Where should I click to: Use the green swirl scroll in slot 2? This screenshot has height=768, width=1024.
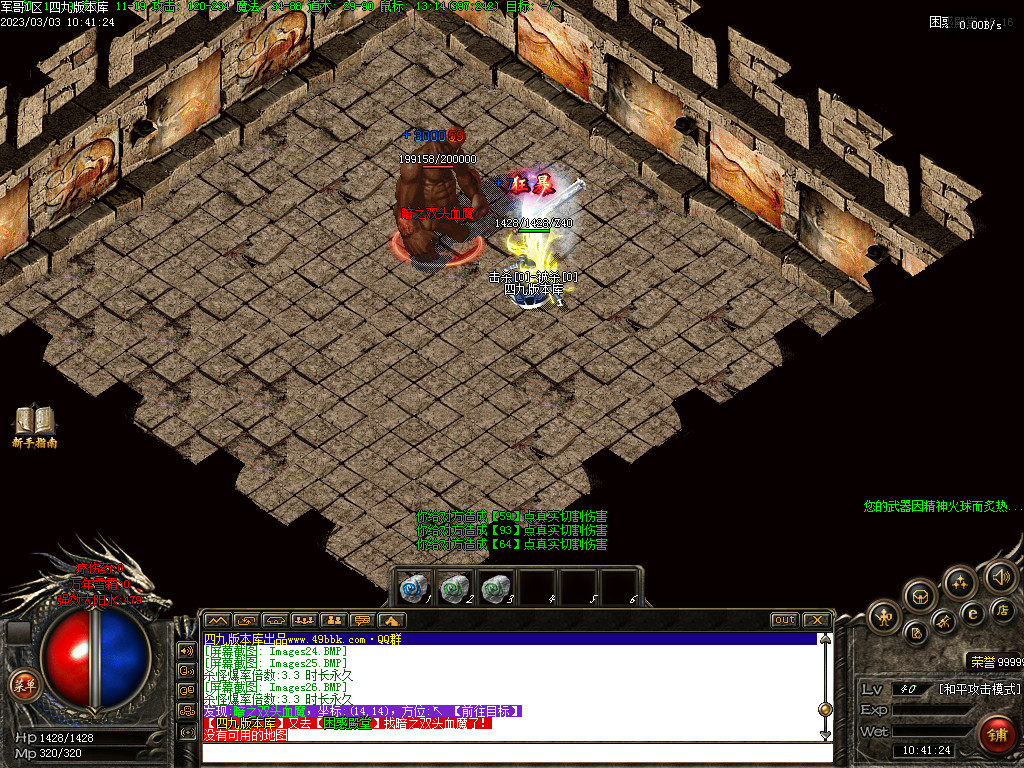[455, 588]
